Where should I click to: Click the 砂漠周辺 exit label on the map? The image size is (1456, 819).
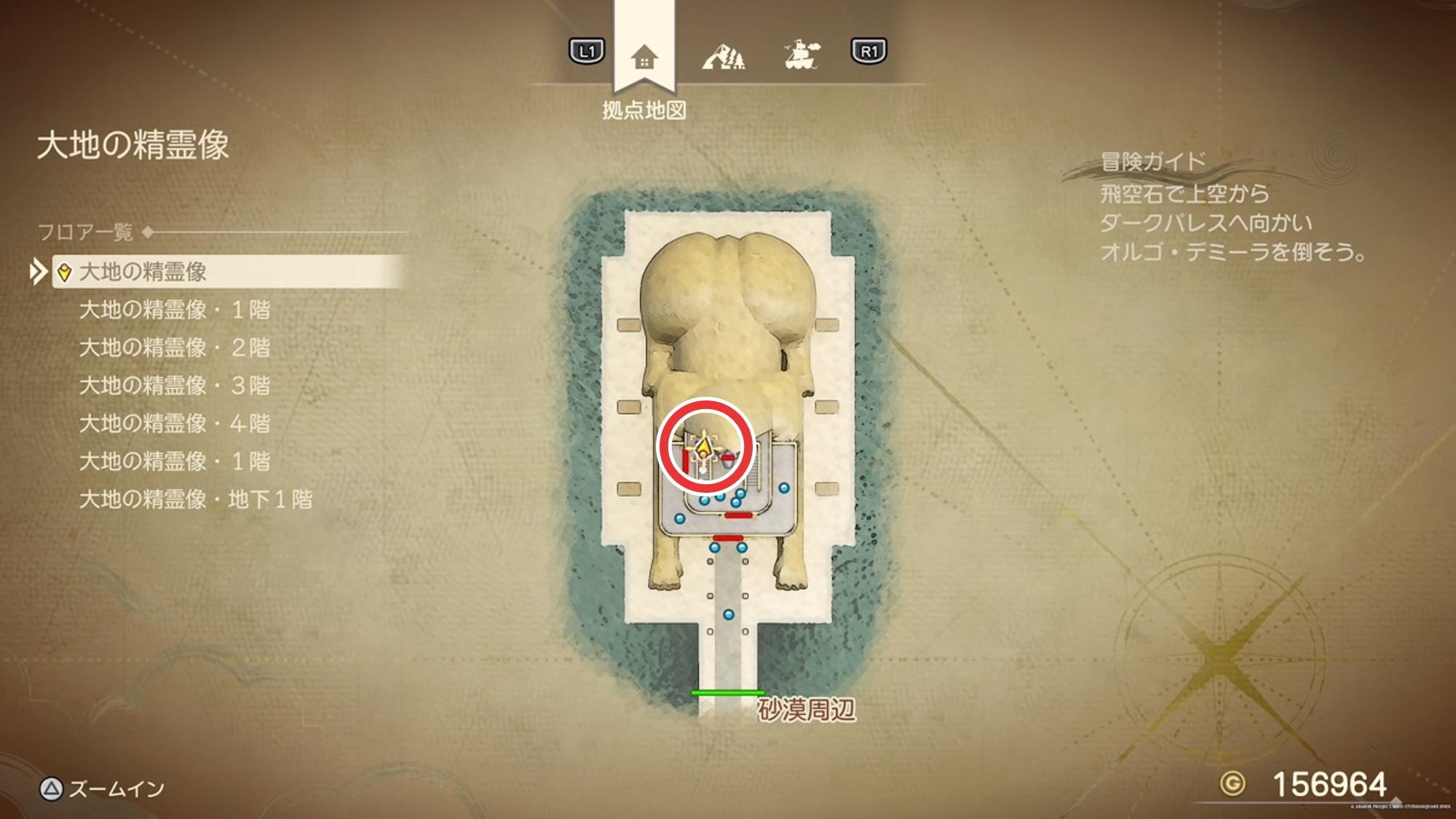807,710
